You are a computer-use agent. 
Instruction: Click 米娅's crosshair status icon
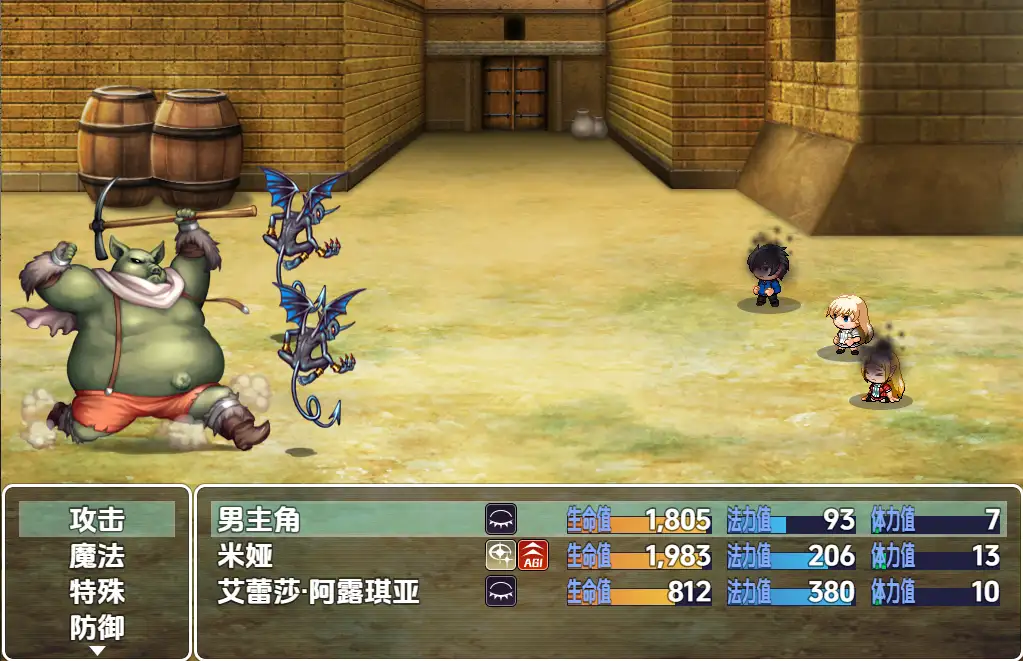pos(501,555)
